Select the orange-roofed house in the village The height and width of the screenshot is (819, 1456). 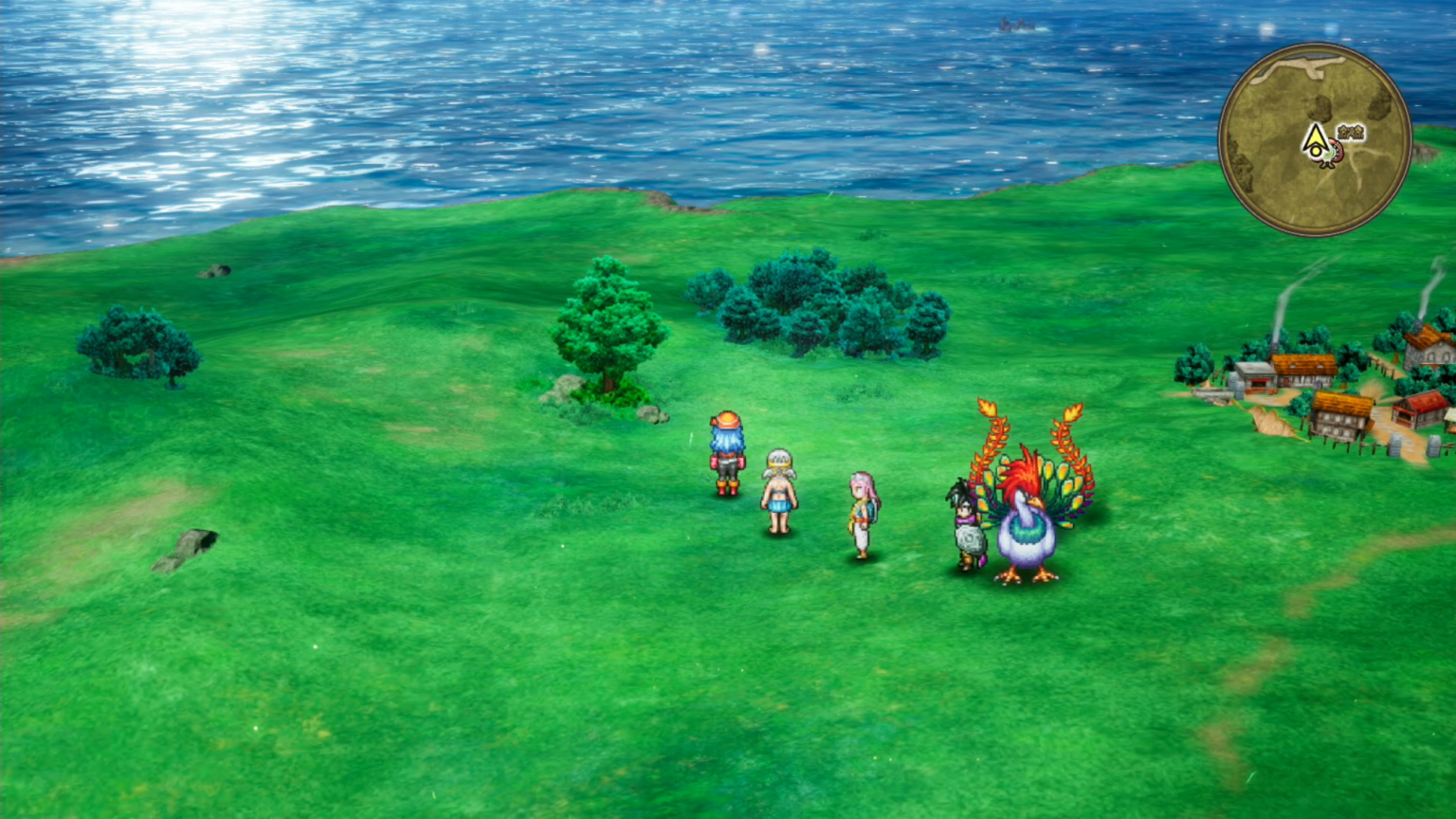[x=1304, y=364]
